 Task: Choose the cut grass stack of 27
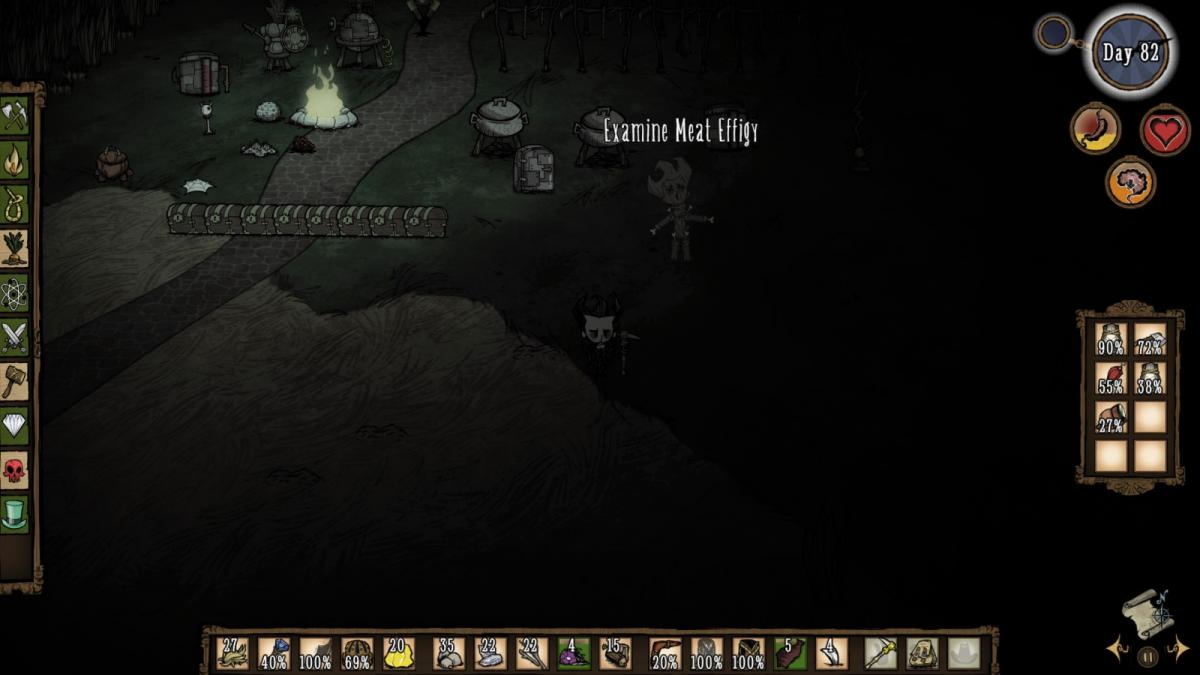[232, 653]
